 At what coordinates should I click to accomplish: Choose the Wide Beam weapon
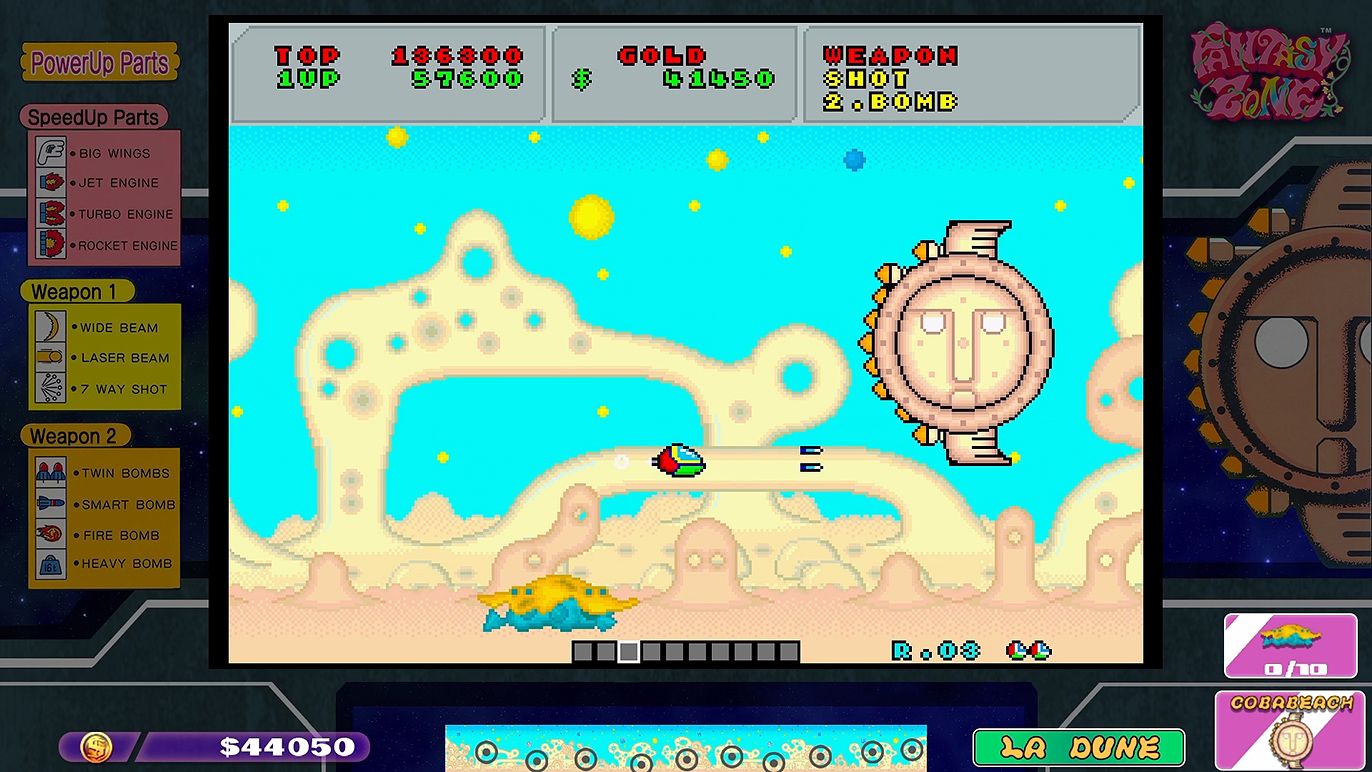[104, 327]
